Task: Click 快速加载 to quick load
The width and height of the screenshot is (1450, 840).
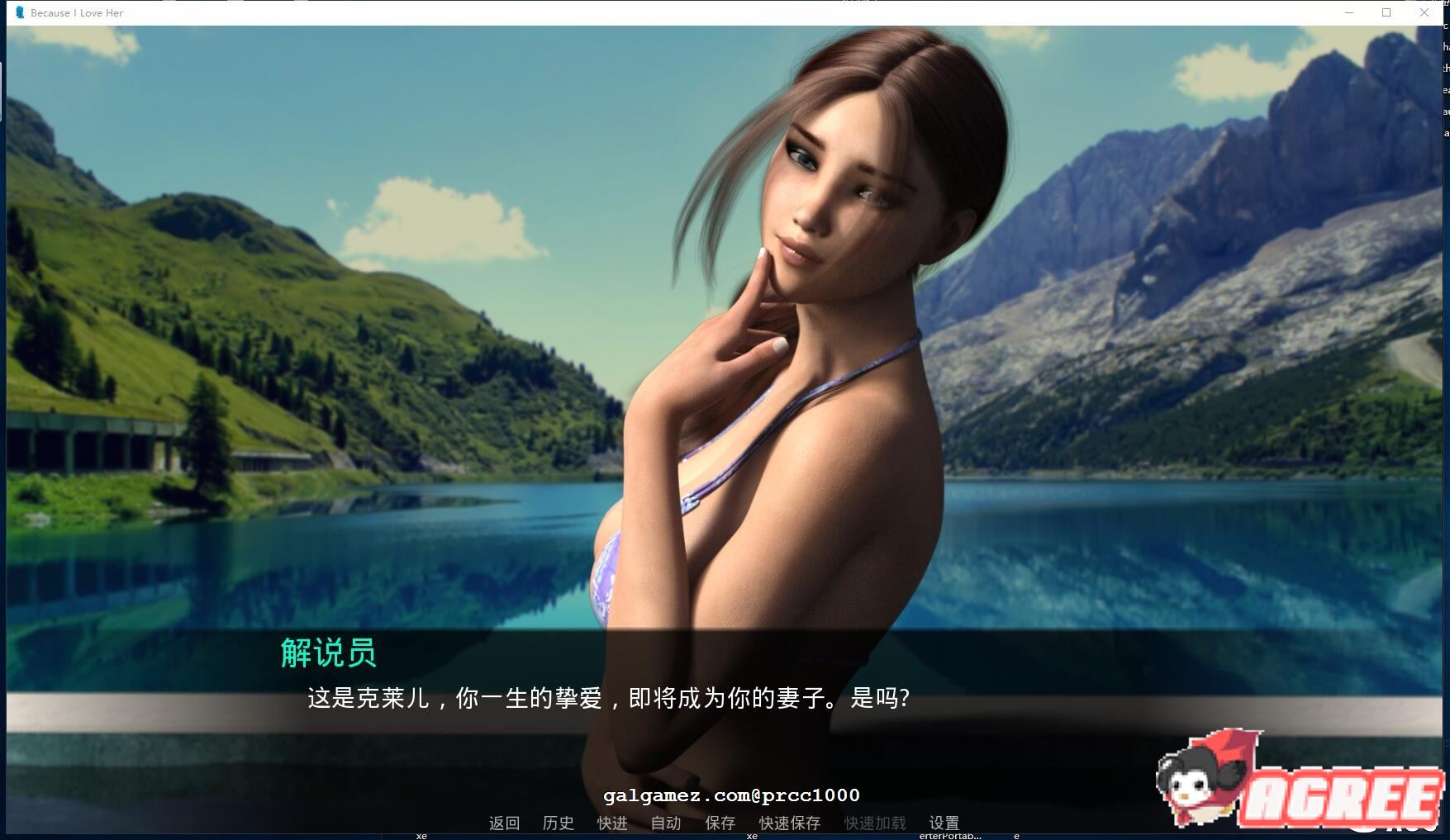Action: [x=874, y=823]
